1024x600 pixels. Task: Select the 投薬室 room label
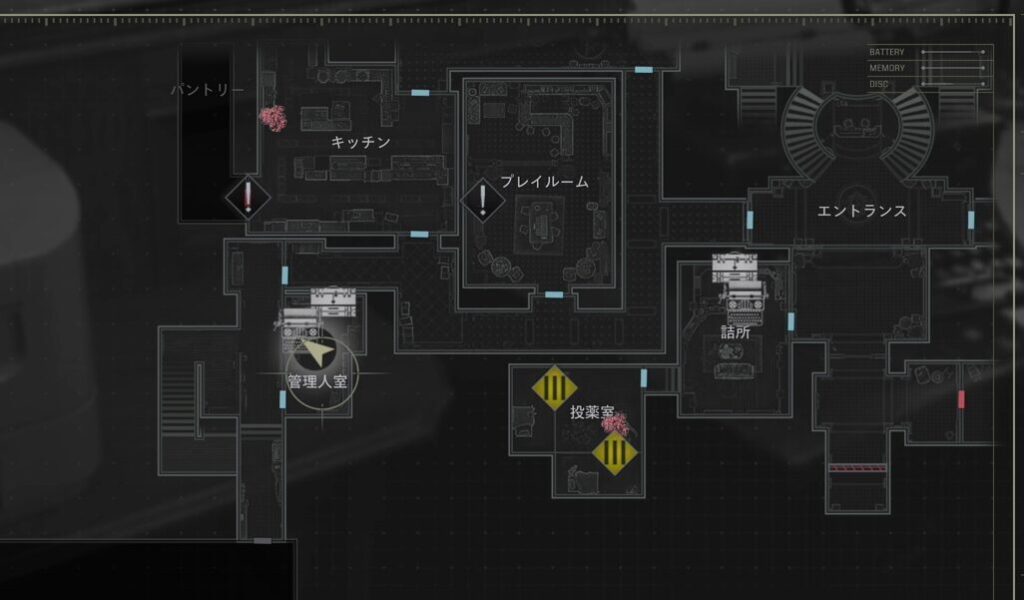pos(592,411)
